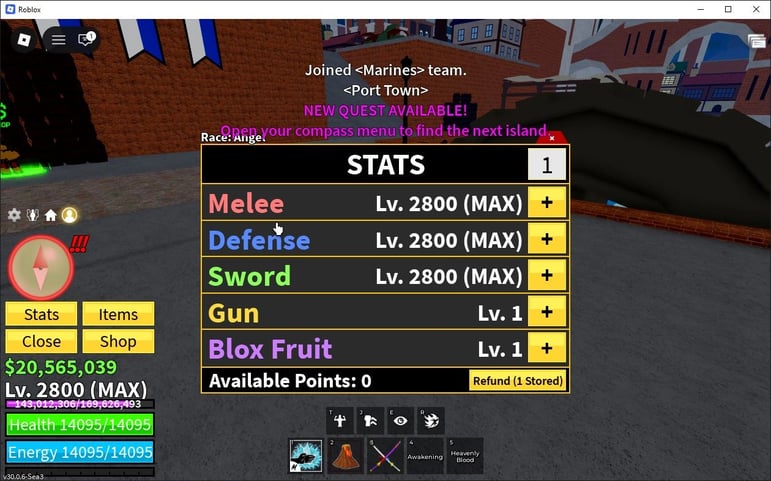
Task: Click the Close menu button
Action: pos(41,341)
